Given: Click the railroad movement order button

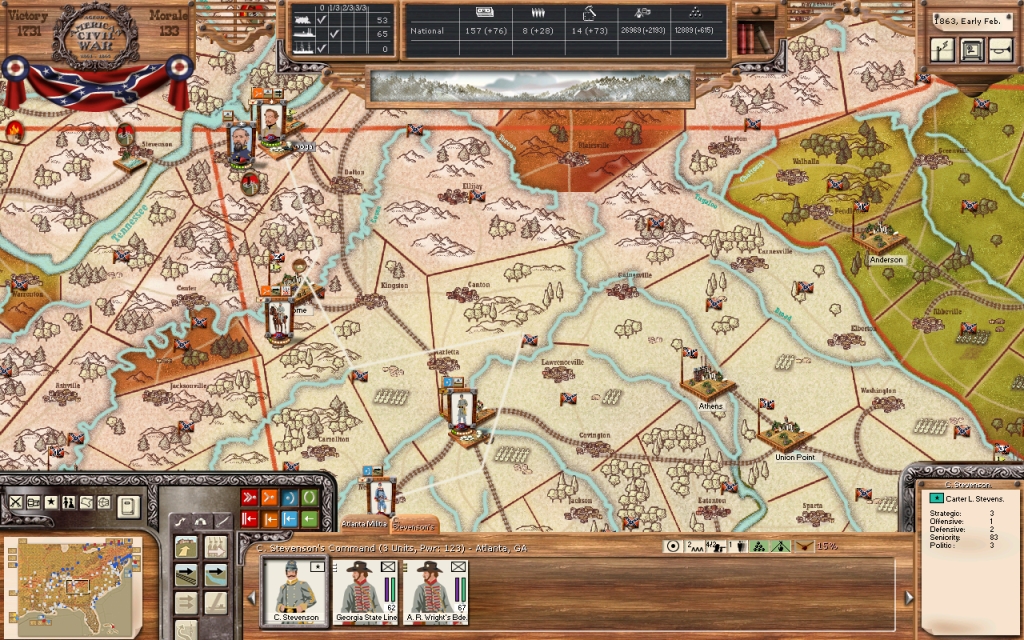Looking at the screenshot, I should pos(187,575).
